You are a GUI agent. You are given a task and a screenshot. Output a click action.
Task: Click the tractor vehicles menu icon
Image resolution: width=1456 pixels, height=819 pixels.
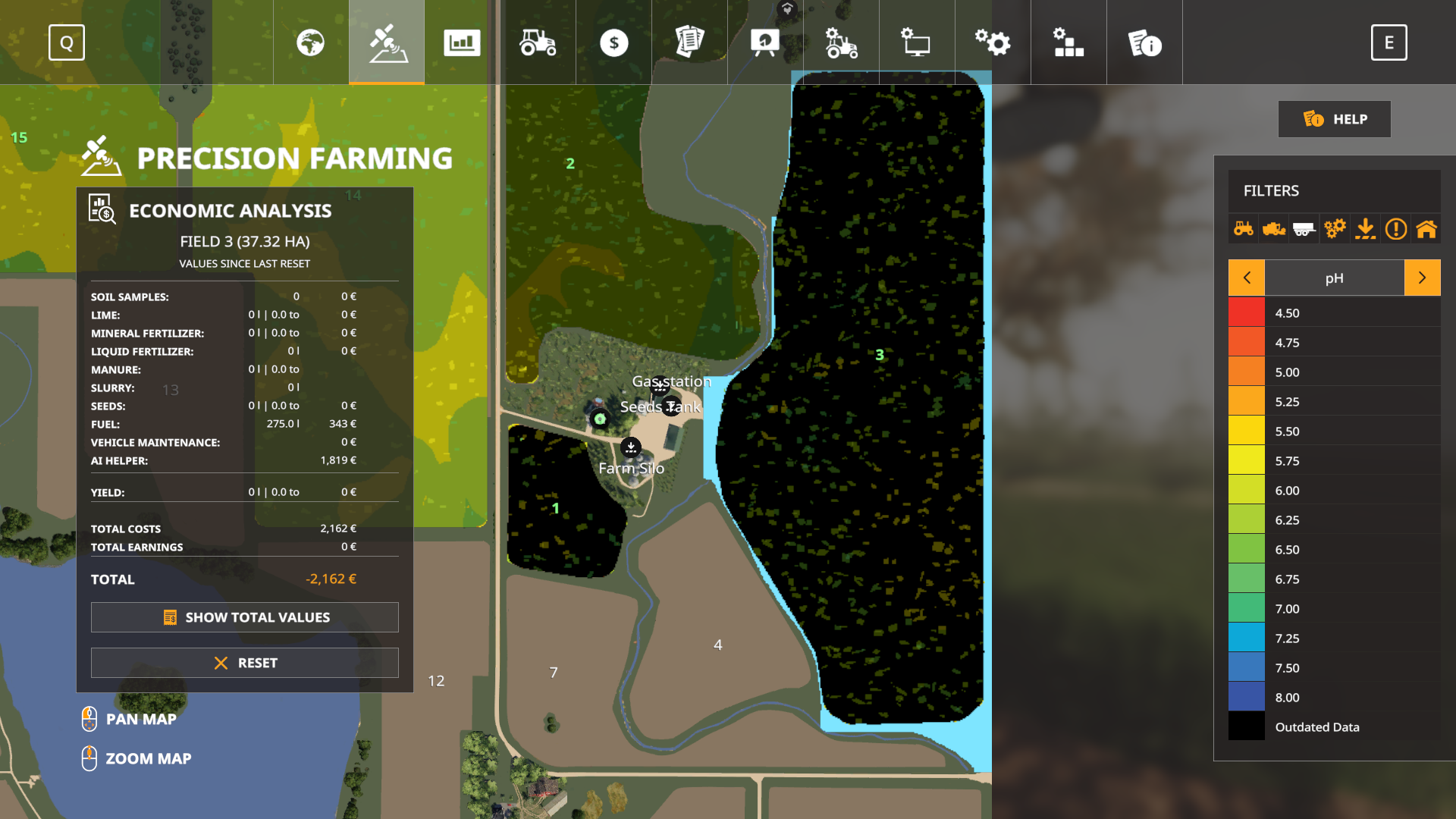(538, 42)
